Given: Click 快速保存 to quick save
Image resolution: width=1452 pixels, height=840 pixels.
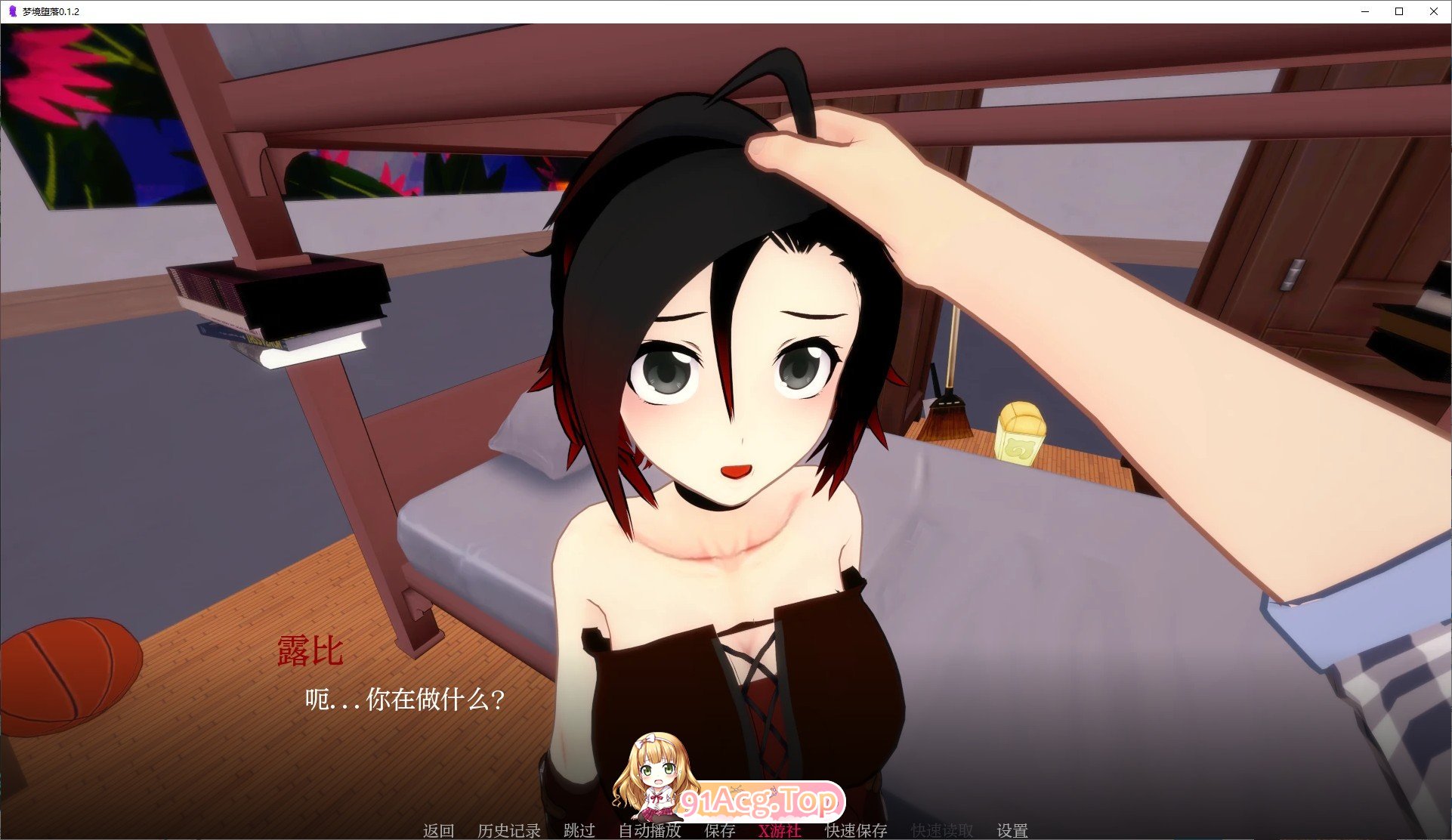Looking at the screenshot, I should coord(856,829).
